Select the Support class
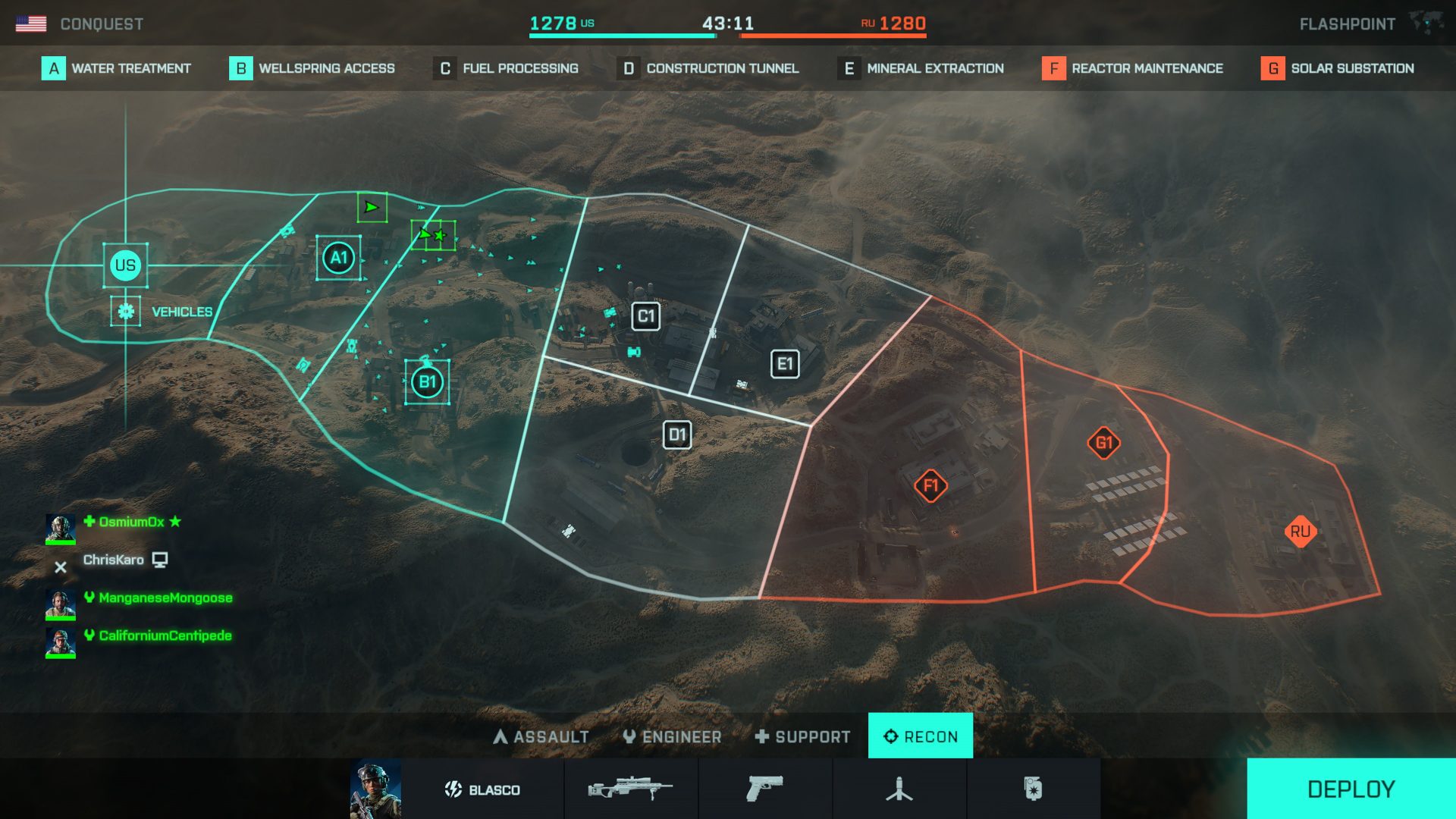The width and height of the screenshot is (1456, 819). [x=802, y=736]
